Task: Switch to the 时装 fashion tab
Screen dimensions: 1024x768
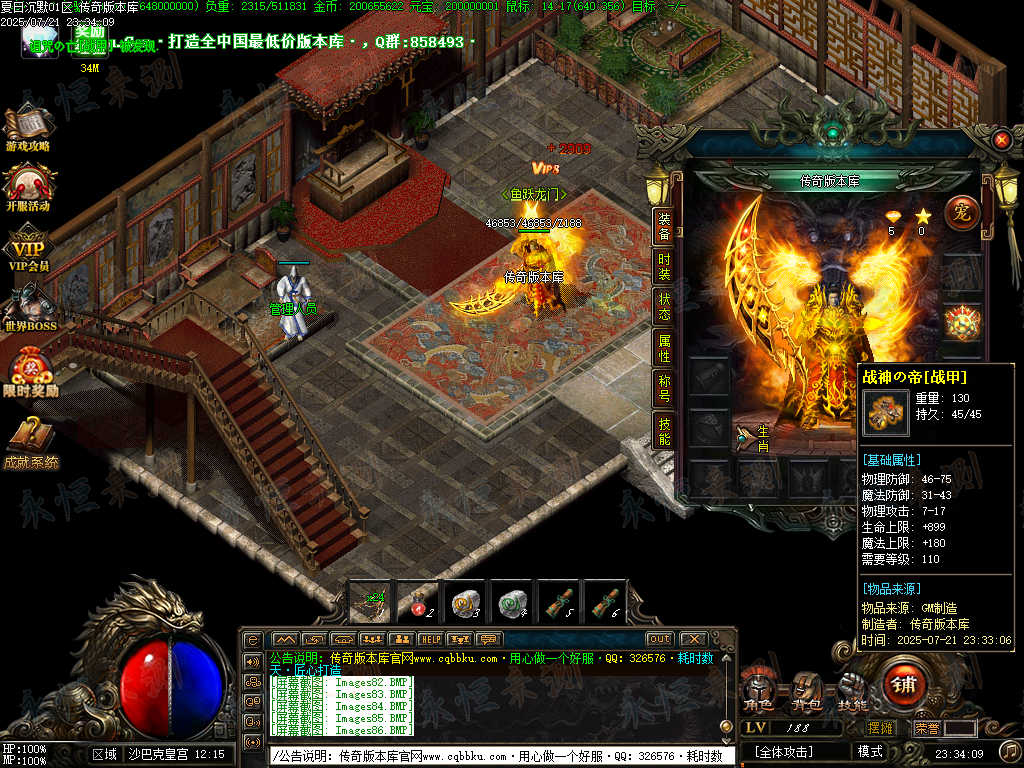Action: [664, 267]
